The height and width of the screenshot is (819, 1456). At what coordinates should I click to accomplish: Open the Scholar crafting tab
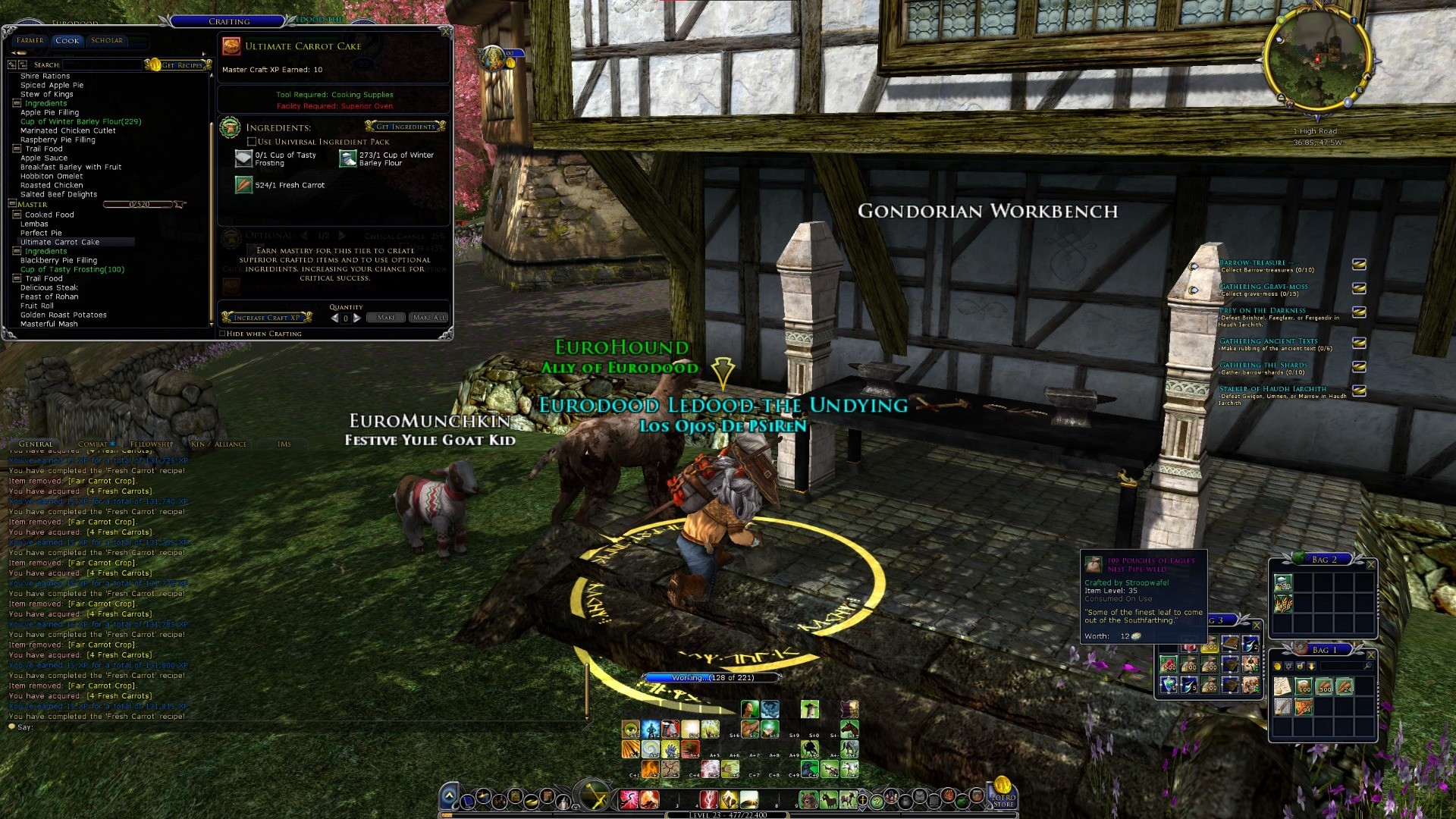coord(106,41)
